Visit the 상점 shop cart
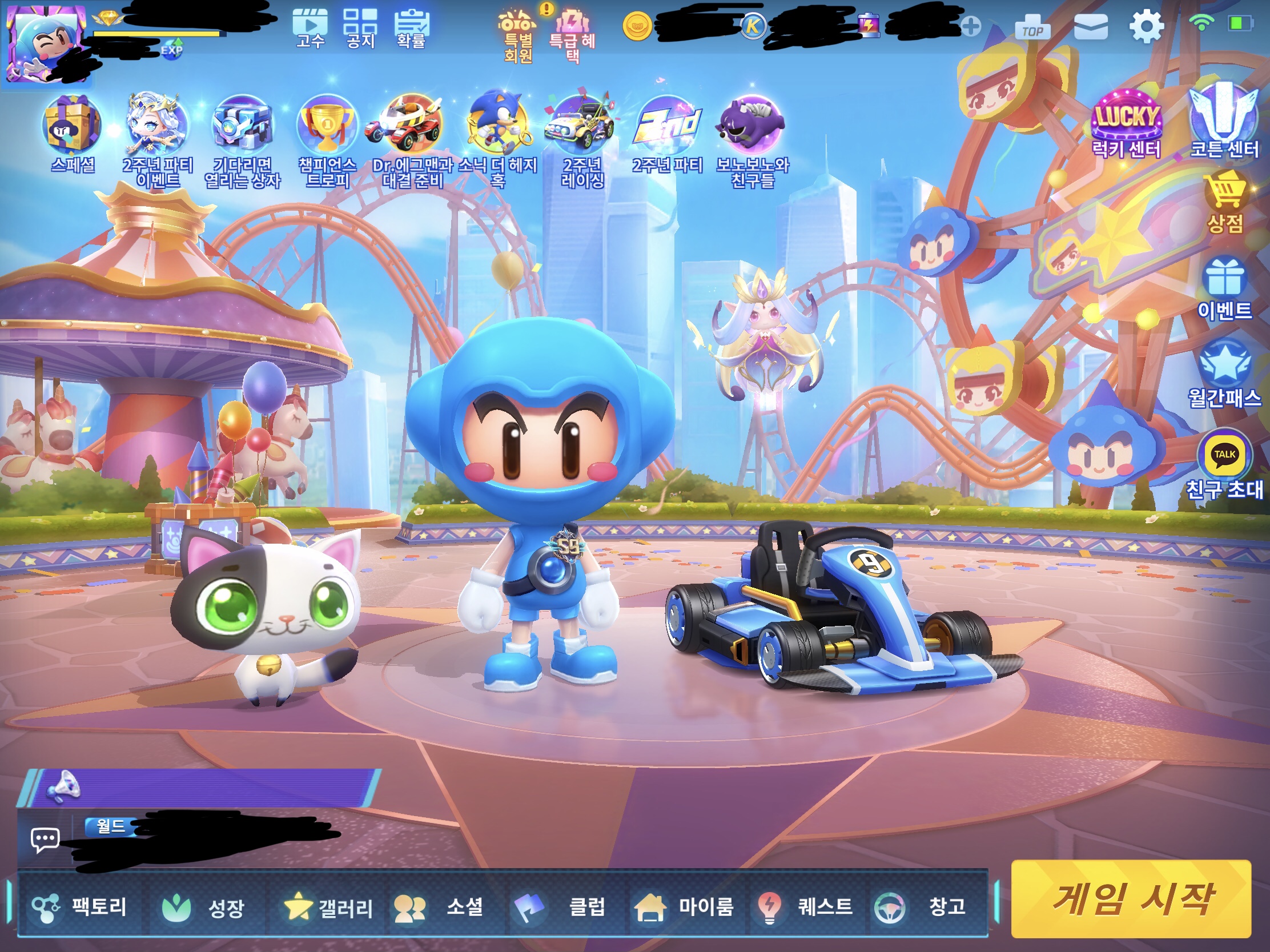 (1225, 201)
